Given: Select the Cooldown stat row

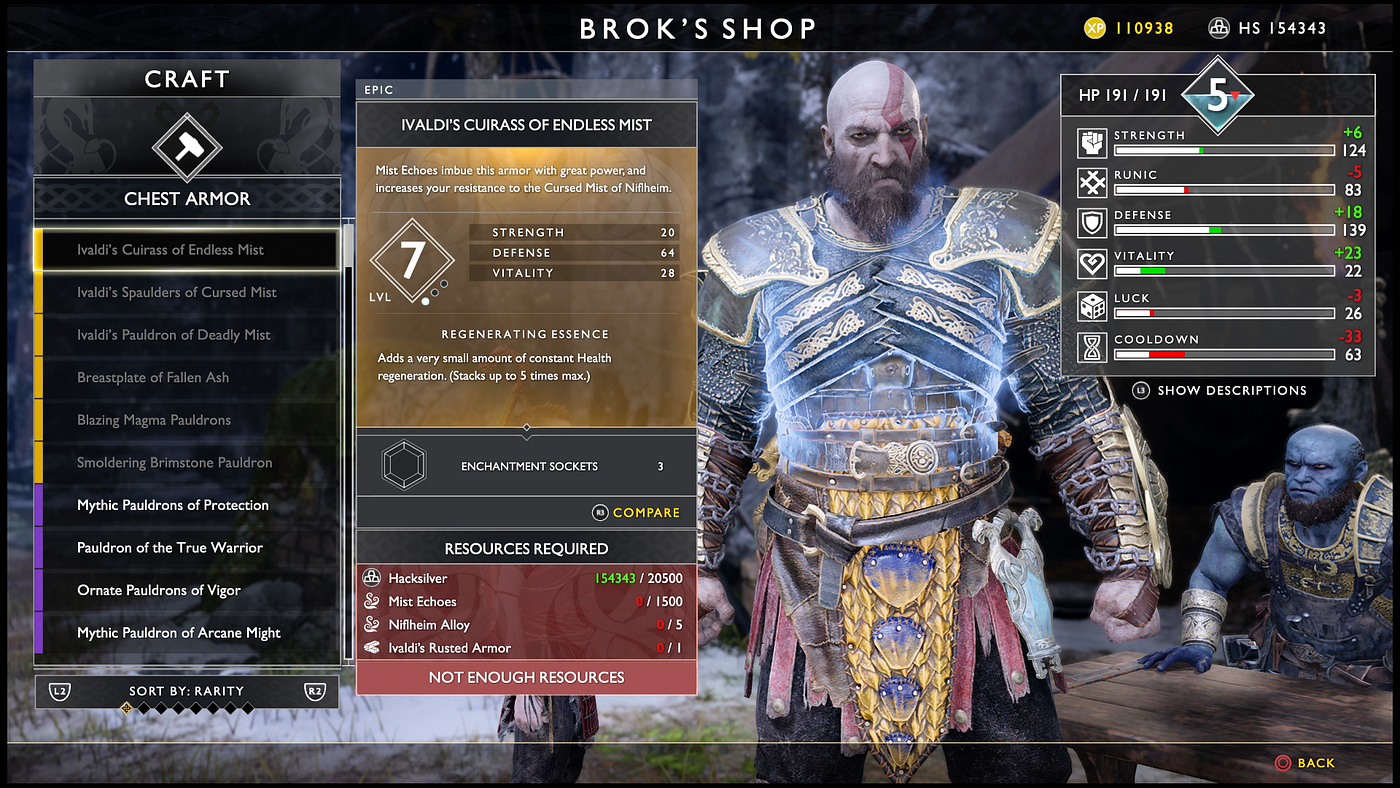Looking at the screenshot, I should [1218, 347].
